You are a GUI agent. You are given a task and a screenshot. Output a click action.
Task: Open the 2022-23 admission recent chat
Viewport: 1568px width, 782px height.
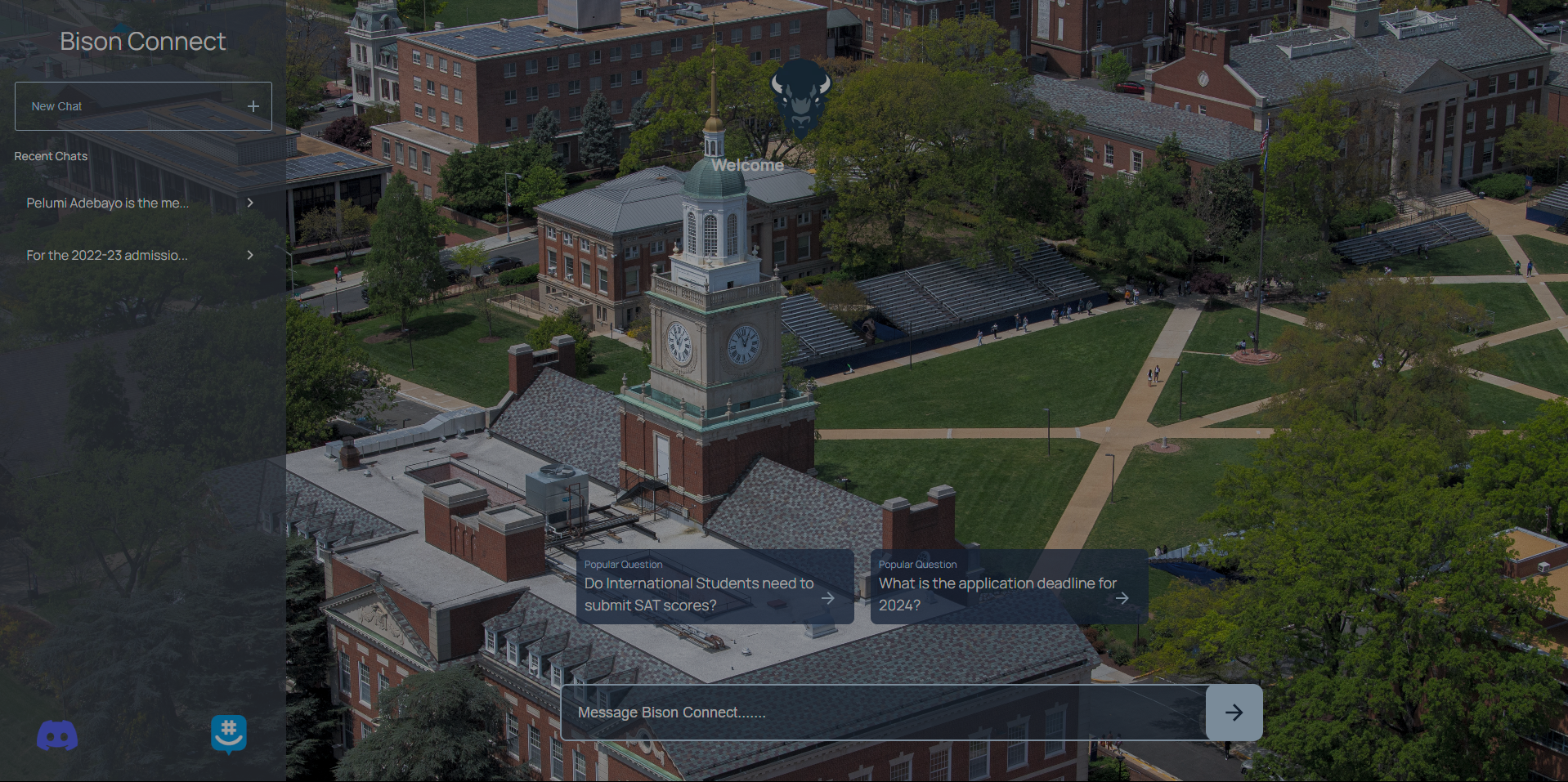click(x=139, y=255)
